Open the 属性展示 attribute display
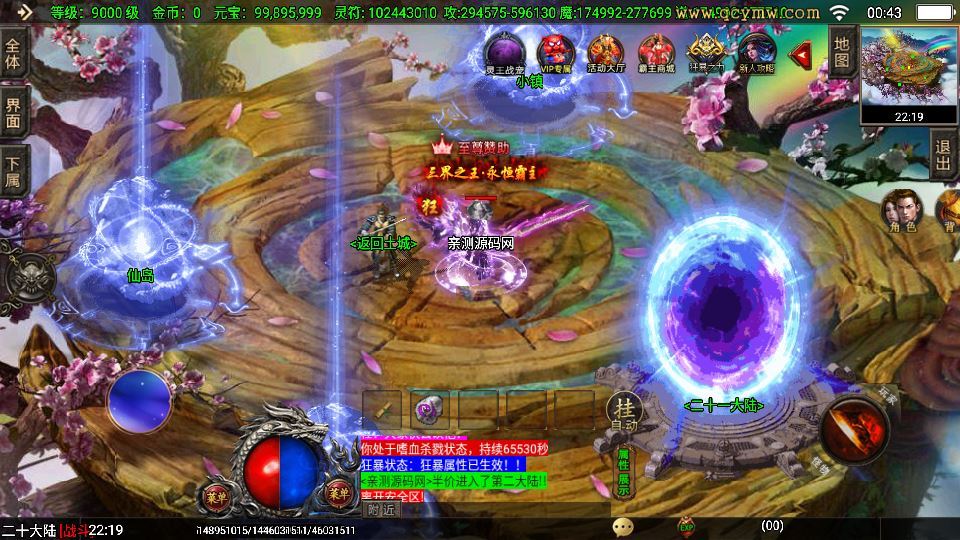 click(623, 472)
